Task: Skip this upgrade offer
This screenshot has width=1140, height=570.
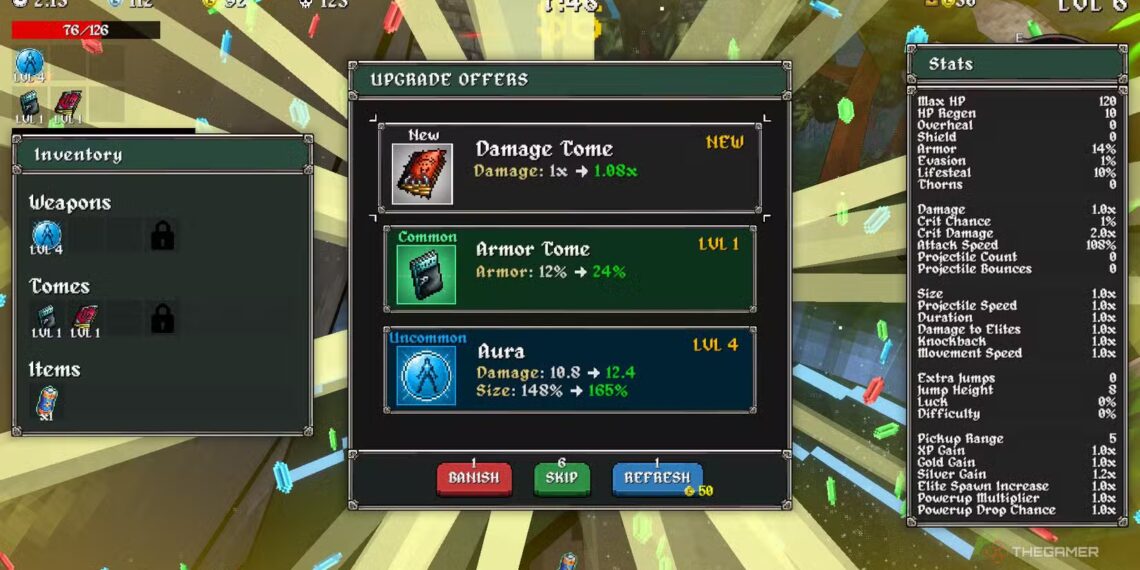Action: tap(561, 479)
